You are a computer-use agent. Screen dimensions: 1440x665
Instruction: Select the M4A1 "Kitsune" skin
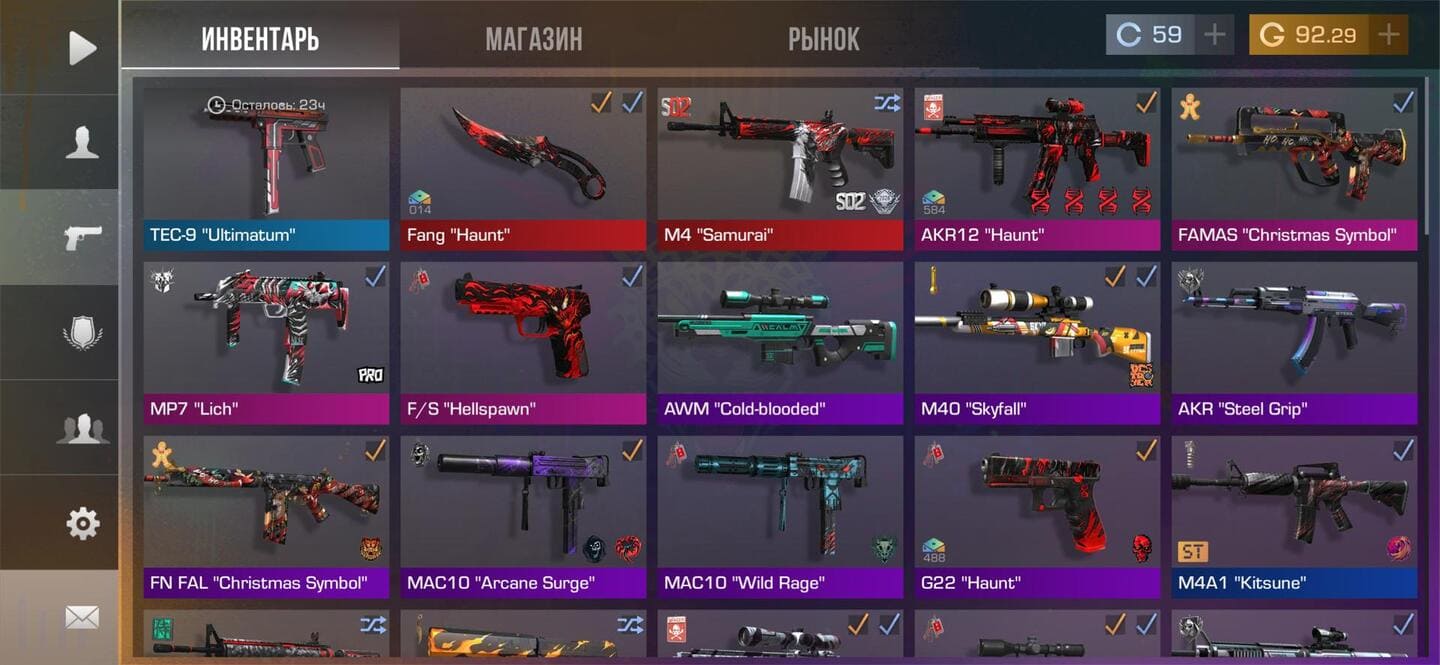pos(1294,516)
